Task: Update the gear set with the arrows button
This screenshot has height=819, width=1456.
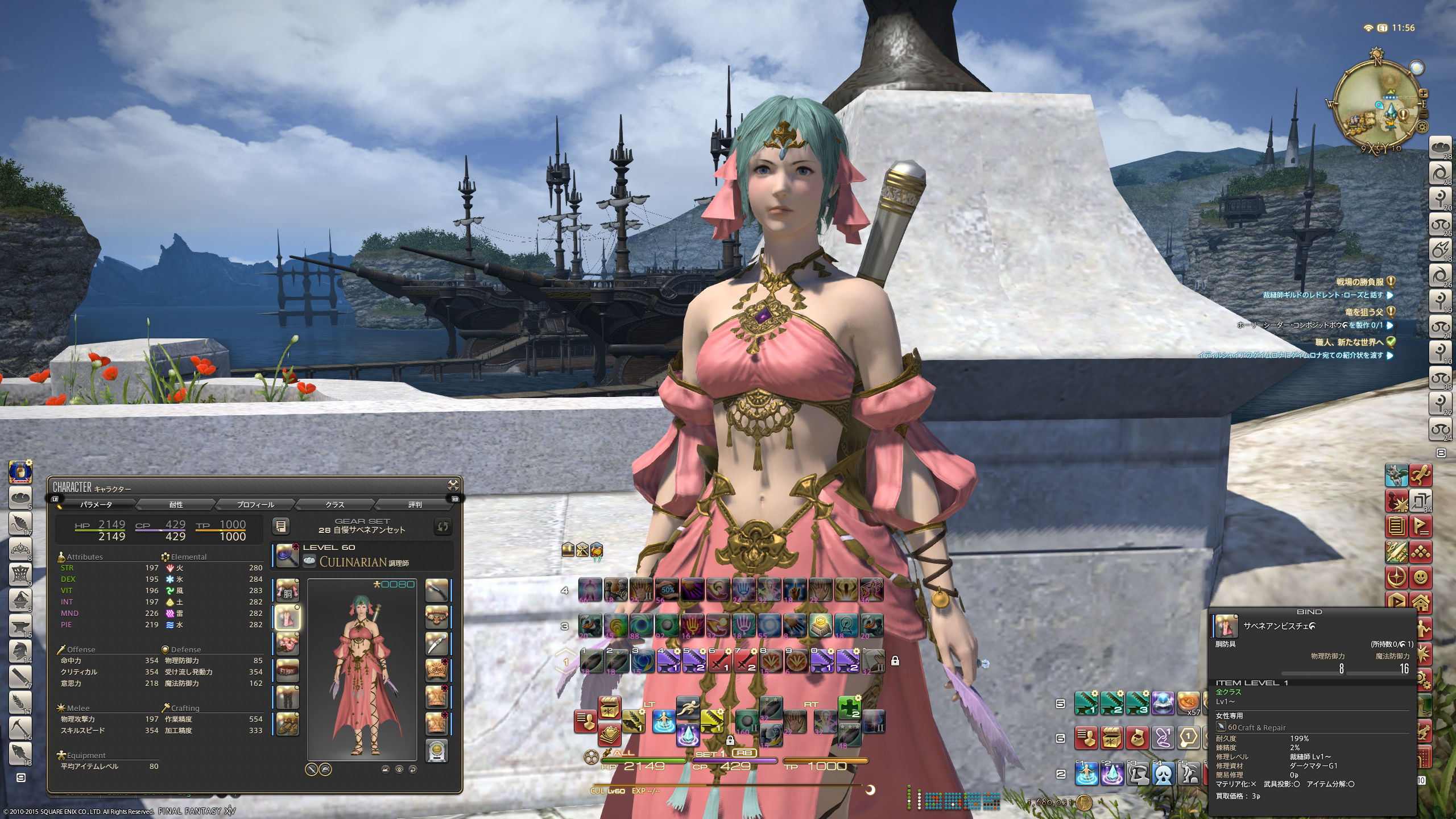Action: click(x=442, y=526)
